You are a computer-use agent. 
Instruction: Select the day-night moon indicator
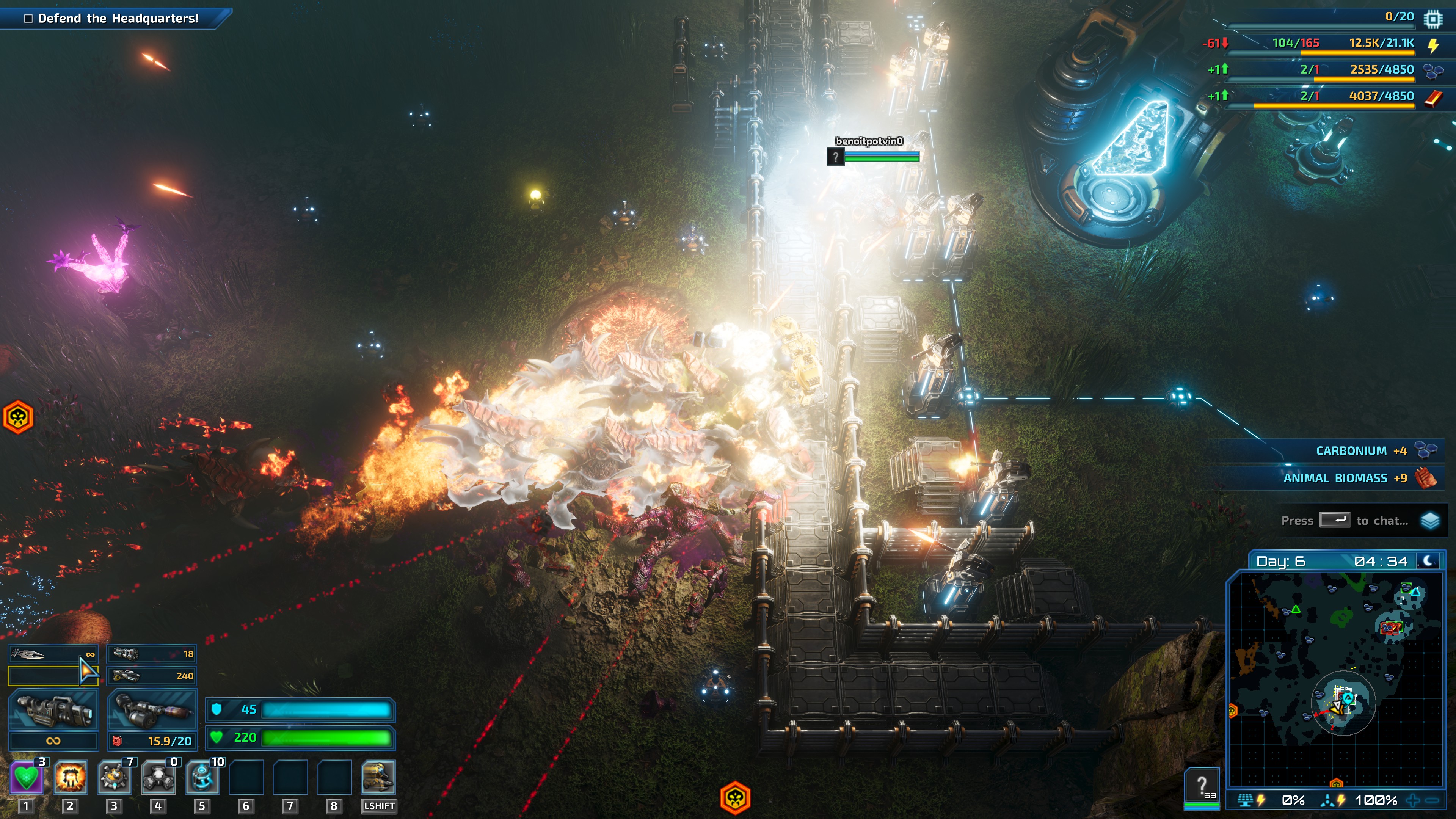pos(1428,561)
